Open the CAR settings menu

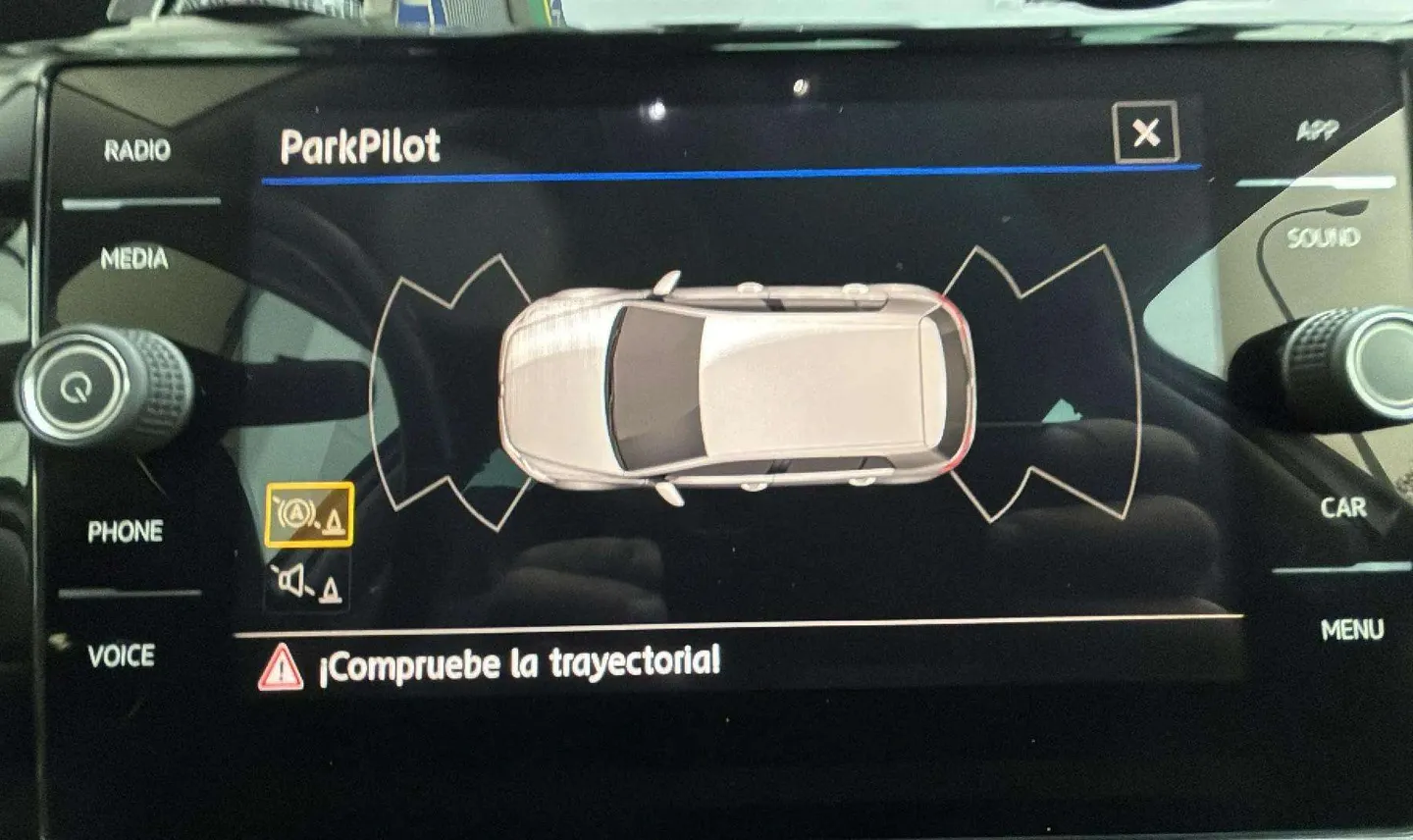click(x=1342, y=507)
